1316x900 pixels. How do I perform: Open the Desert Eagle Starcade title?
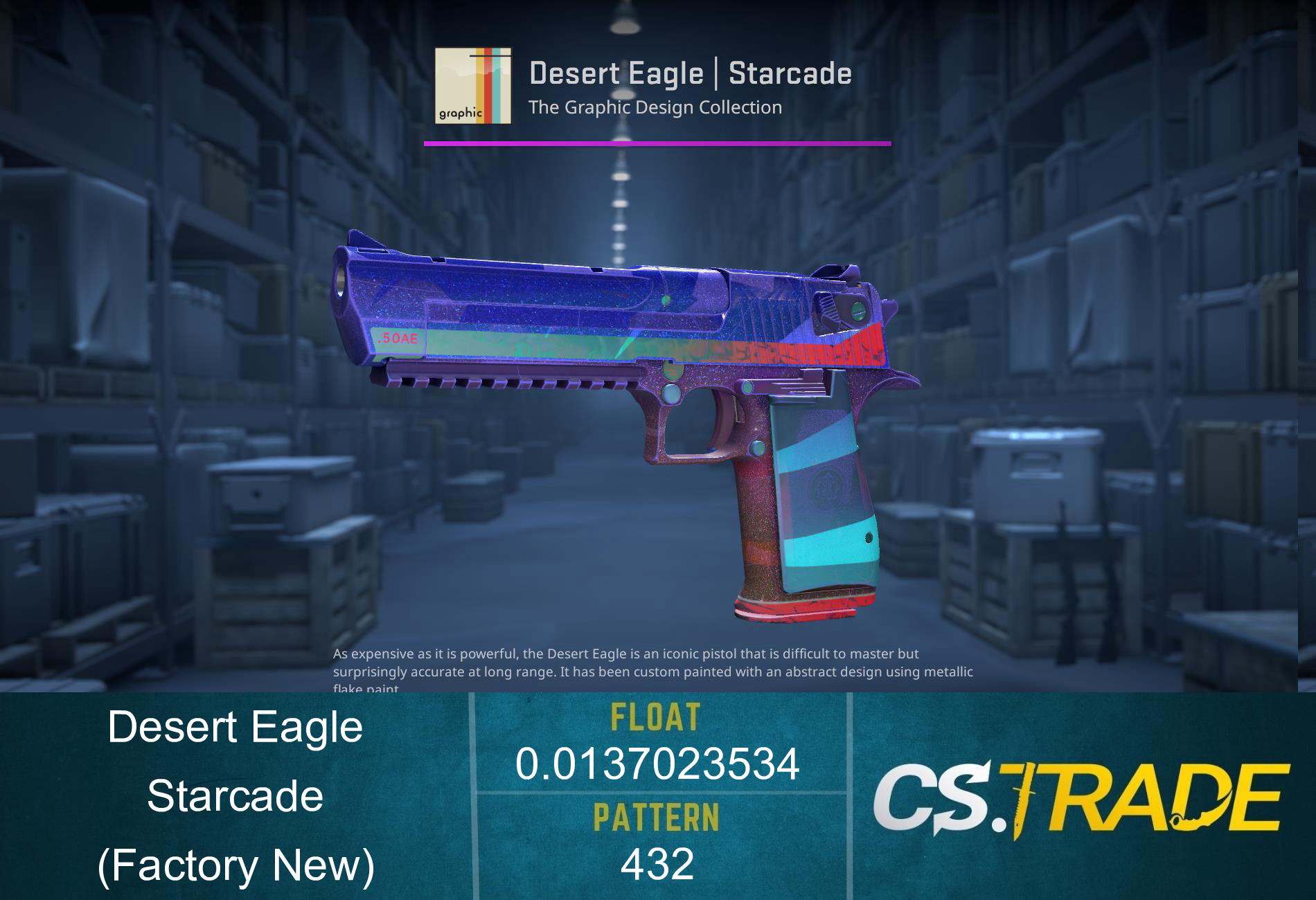click(x=691, y=74)
